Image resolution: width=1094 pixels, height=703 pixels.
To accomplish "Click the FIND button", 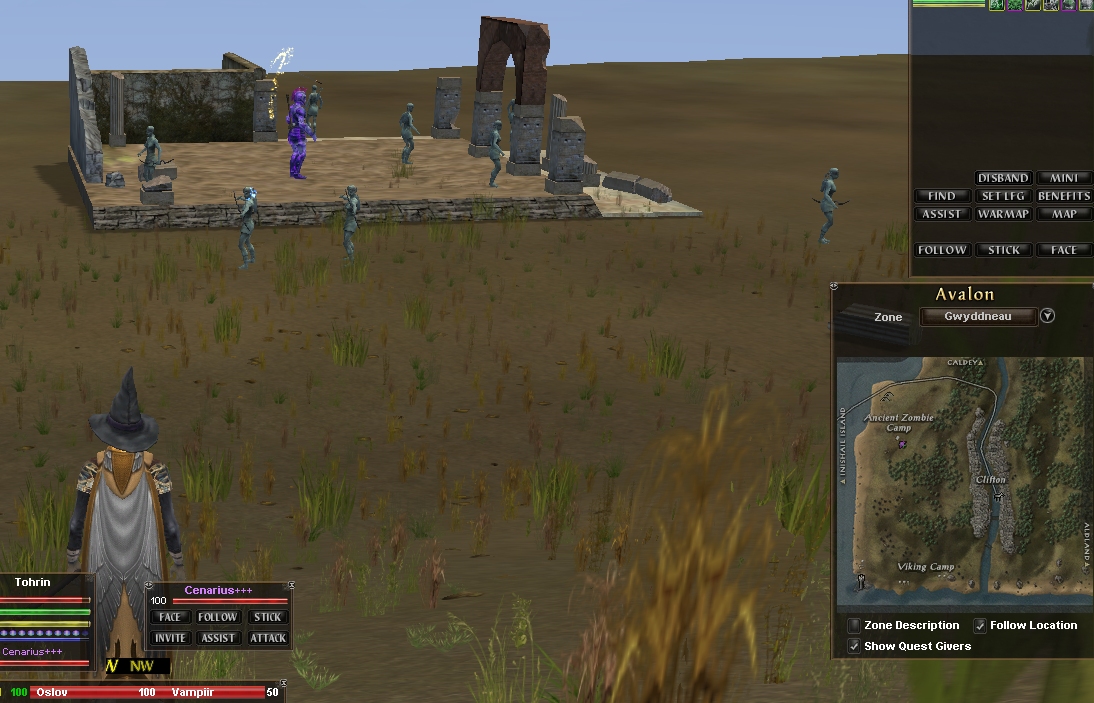I will pos(941,196).
